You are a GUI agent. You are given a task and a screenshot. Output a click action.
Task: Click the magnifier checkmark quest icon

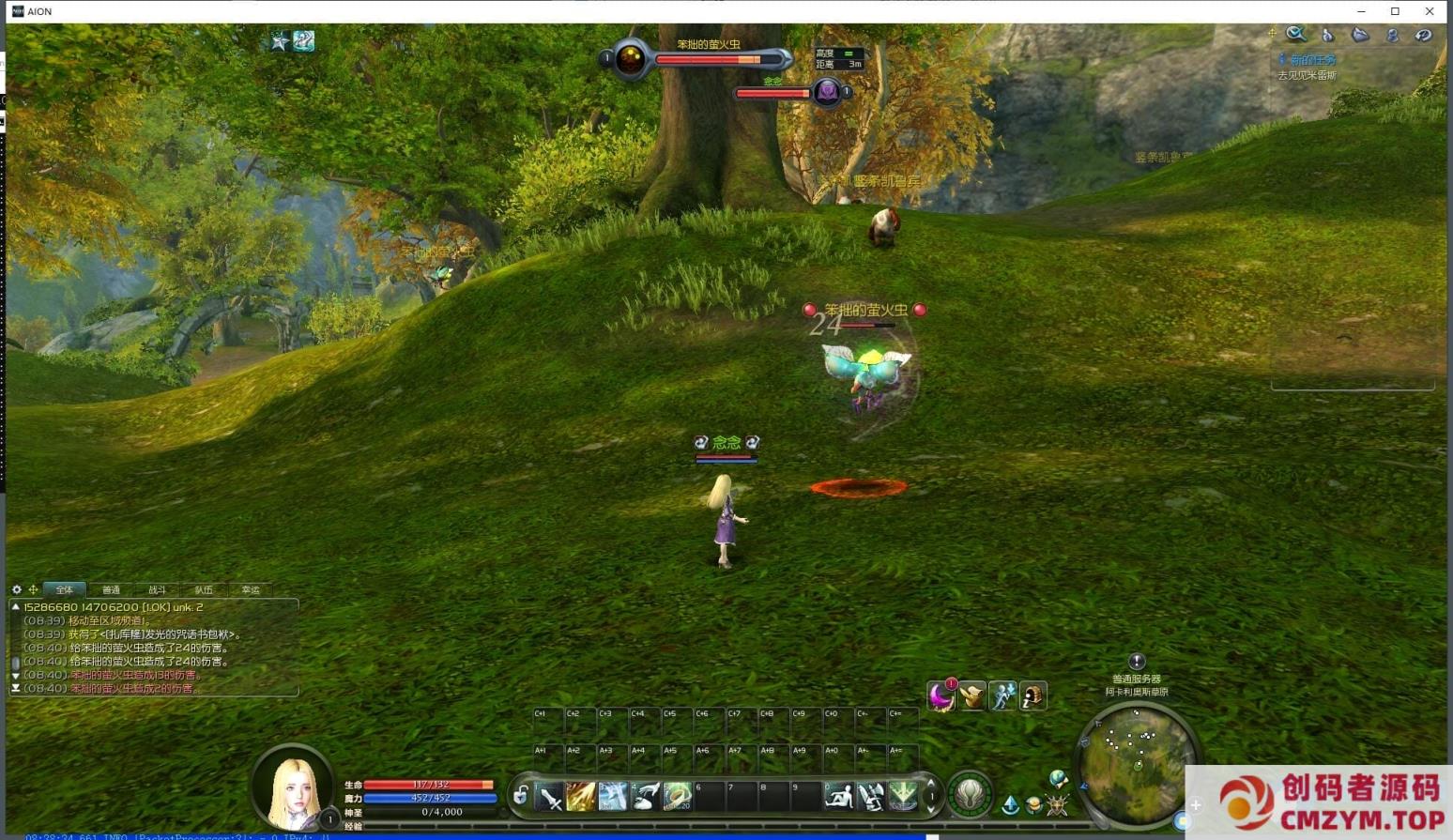click(x=1296, y=35)
